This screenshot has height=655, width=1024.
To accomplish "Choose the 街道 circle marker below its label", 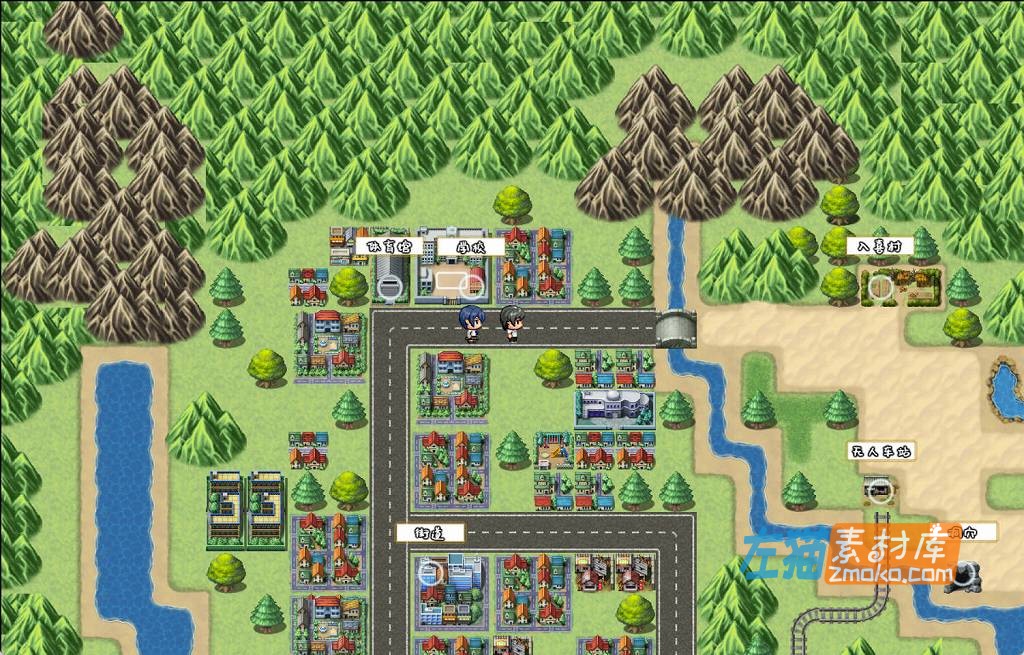I will [430, 573].
